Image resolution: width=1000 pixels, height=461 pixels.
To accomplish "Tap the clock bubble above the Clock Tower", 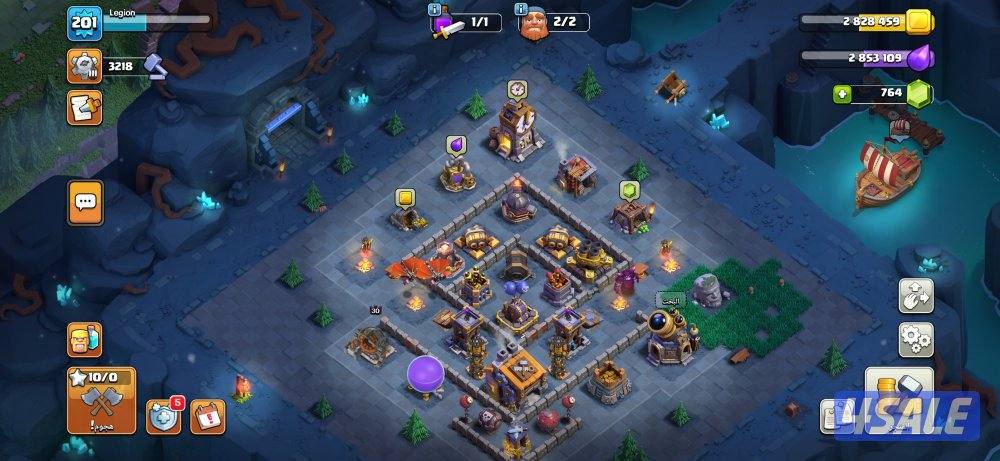I will tap(517, 89).
